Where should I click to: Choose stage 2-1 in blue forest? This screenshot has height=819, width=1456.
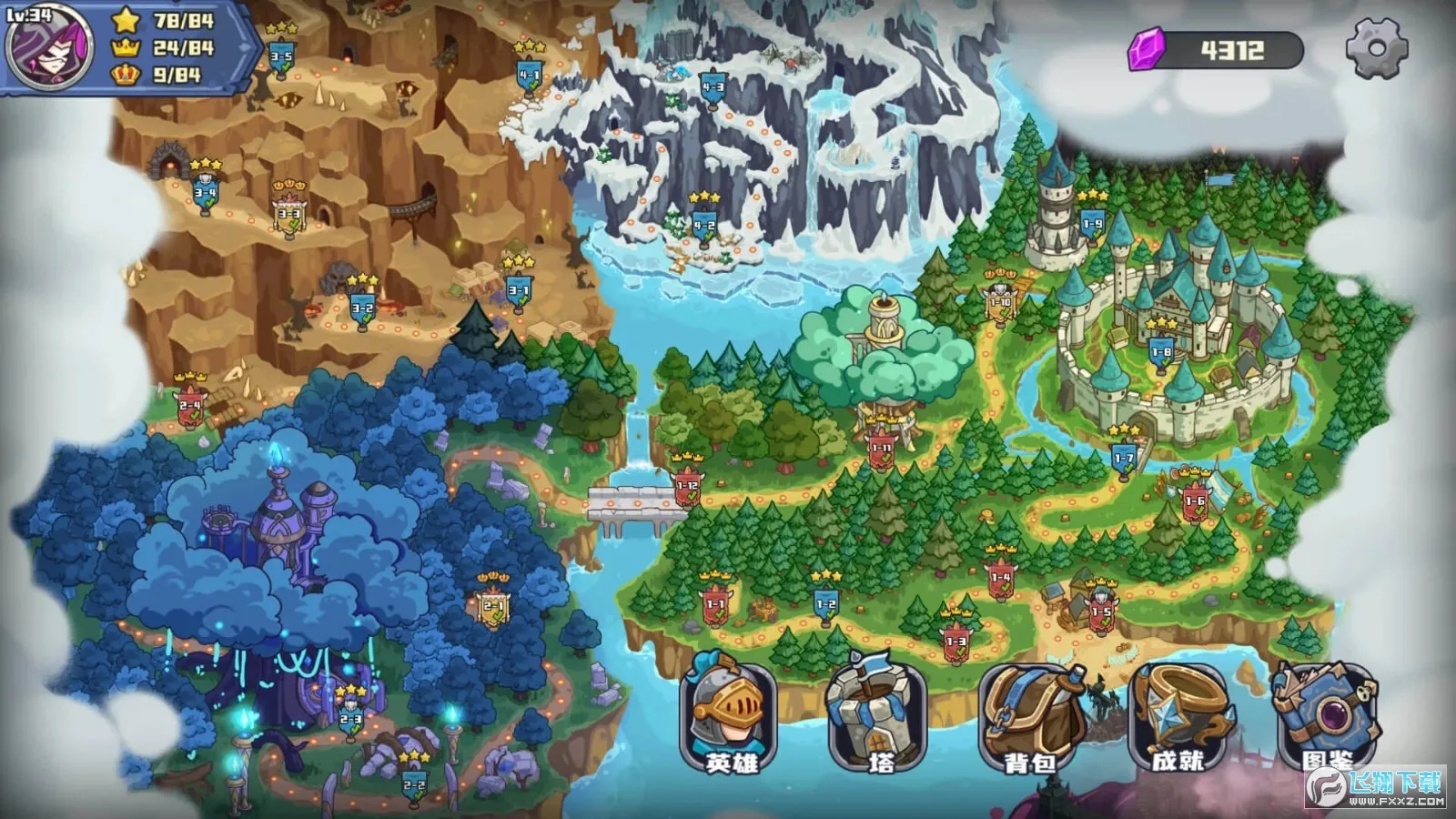pyautogui.click(x=494, y=606)
